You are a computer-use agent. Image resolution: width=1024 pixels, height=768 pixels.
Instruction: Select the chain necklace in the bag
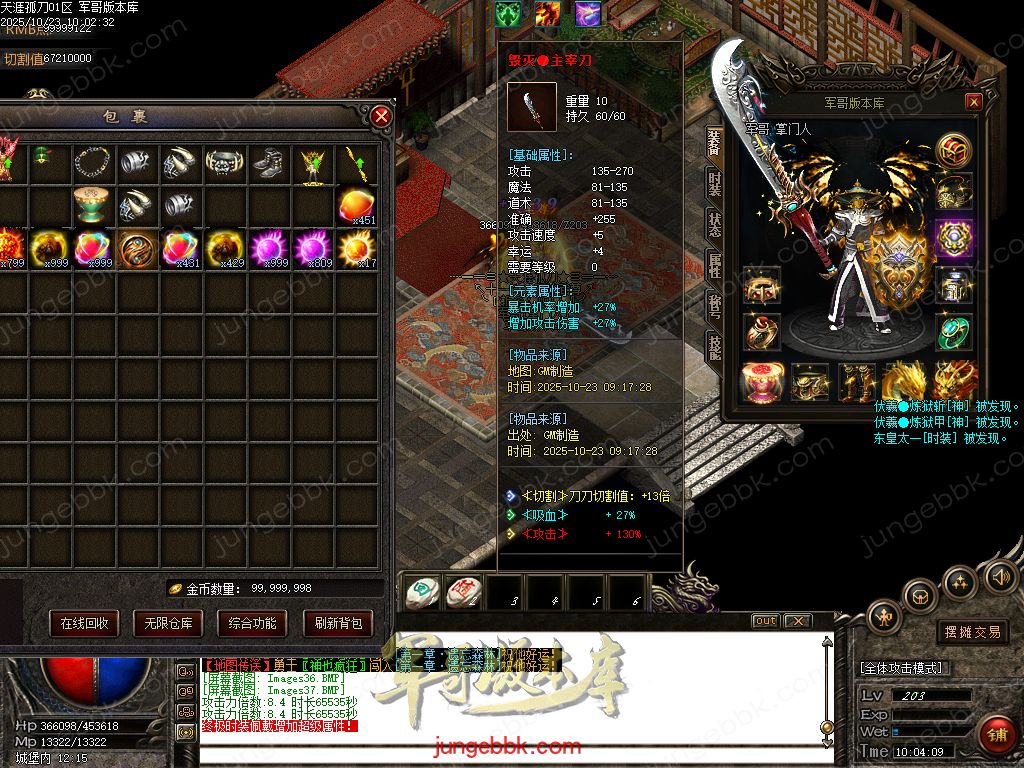pos(92,162)
